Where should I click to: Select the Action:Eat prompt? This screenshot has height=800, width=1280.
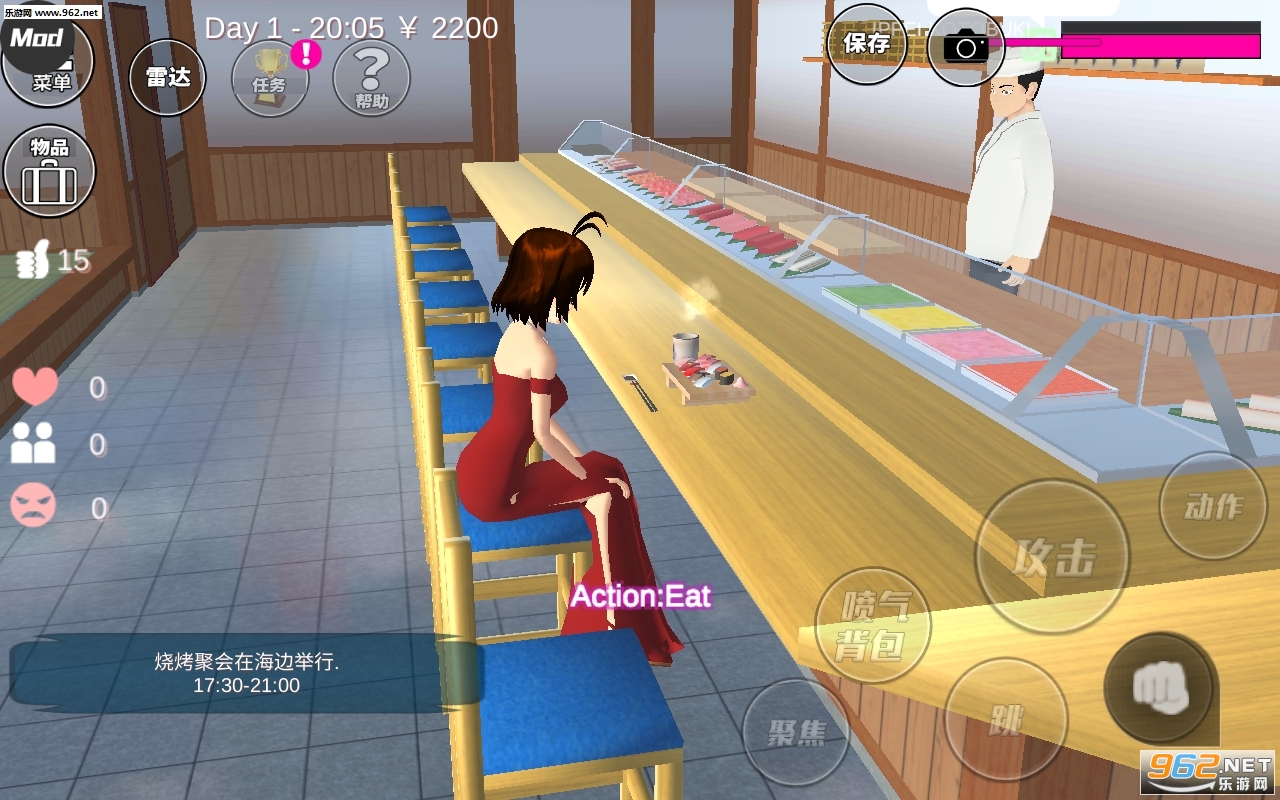point(640,597)
